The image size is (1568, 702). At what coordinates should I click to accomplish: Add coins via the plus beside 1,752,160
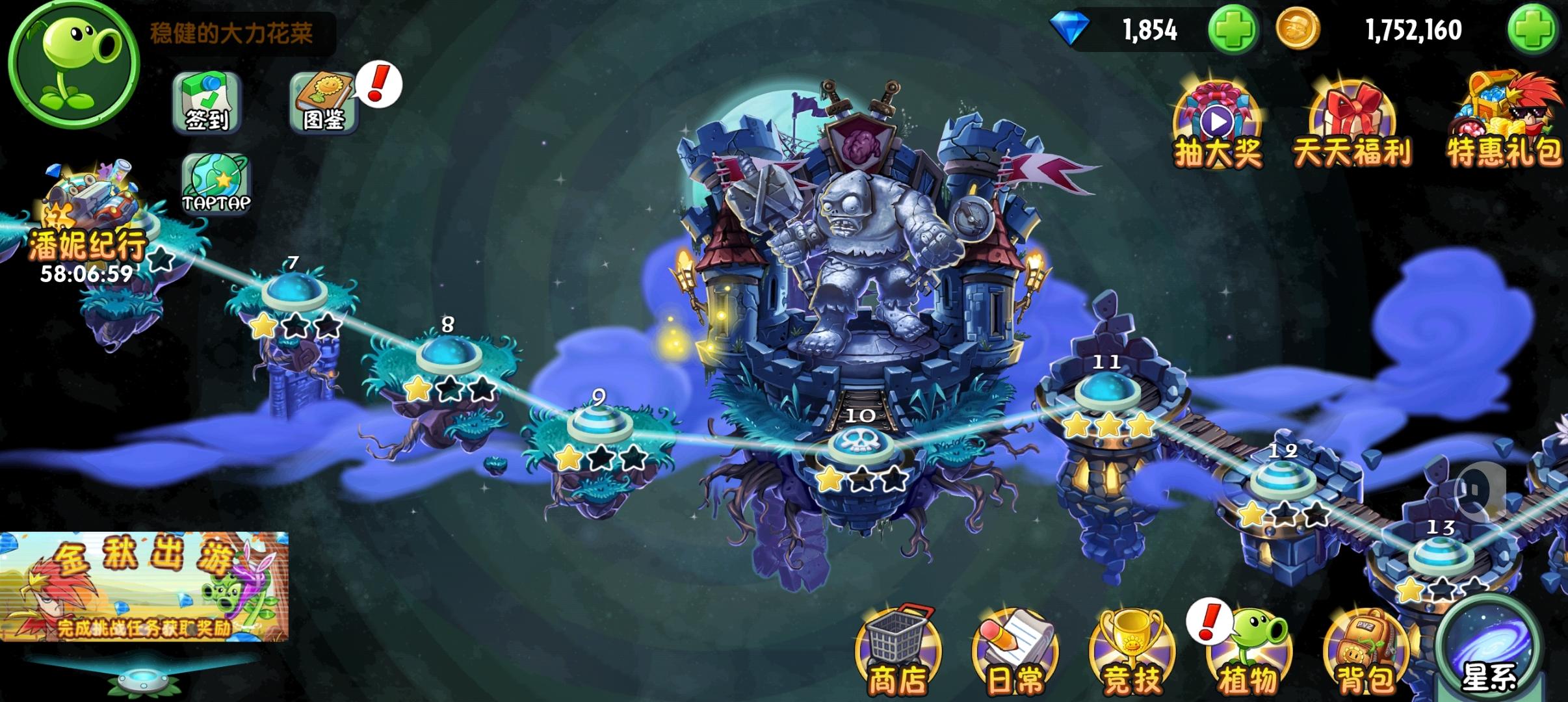click(1541, 29)
